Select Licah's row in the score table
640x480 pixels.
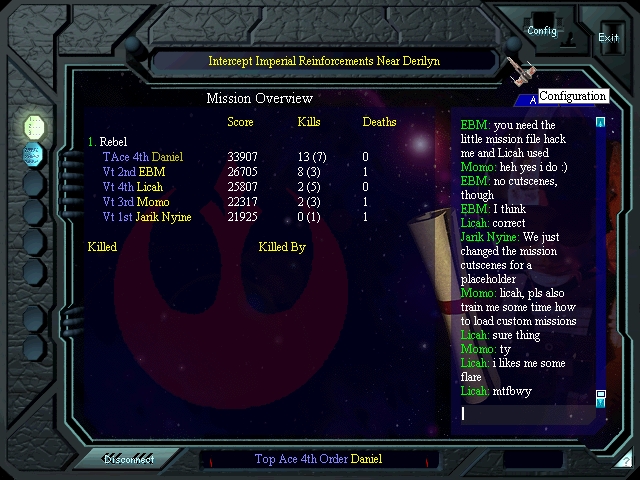(132, 187)
